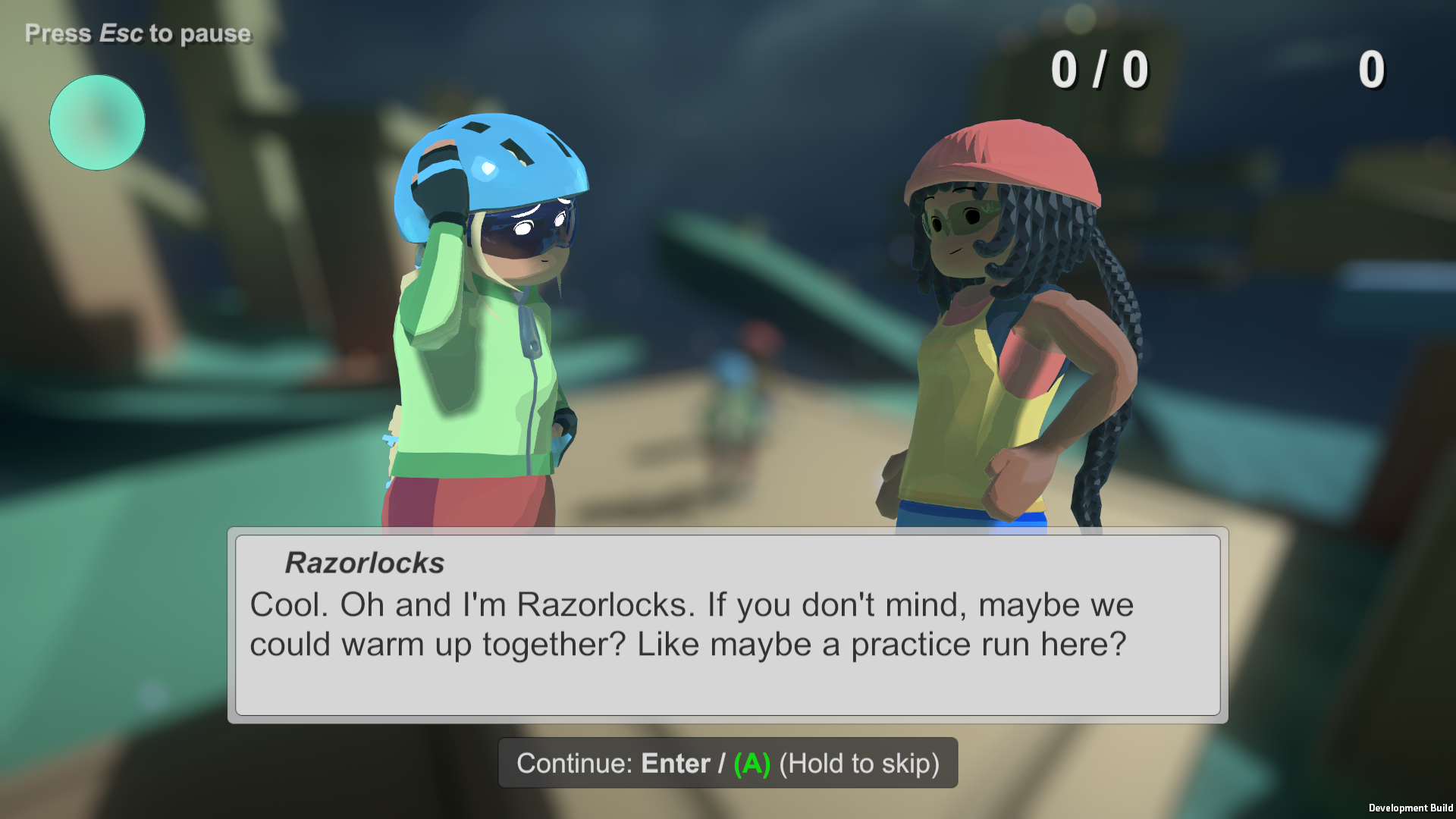Image resolution: width=1456 pixels, height=819 pixels.
Task: Select the teal circular gauge
Action: tap(97, 123)
